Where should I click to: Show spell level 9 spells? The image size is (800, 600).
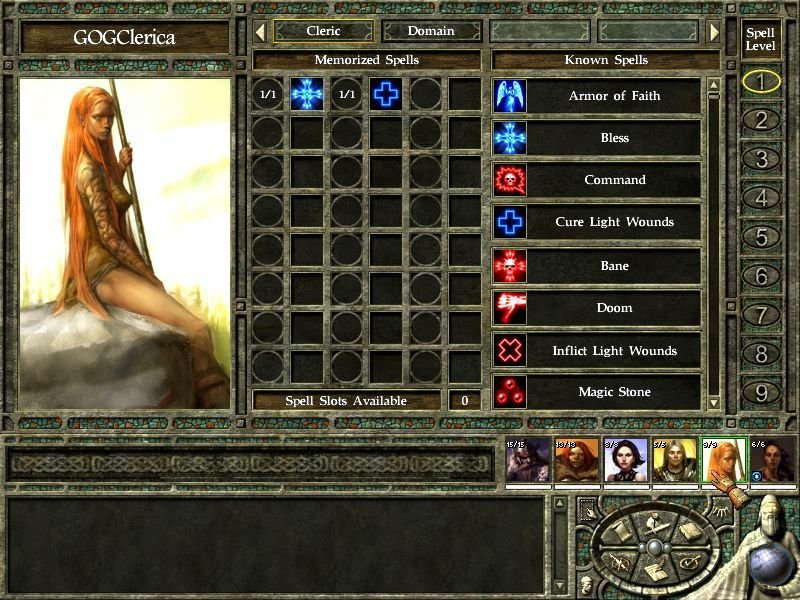tap(761, 393)
